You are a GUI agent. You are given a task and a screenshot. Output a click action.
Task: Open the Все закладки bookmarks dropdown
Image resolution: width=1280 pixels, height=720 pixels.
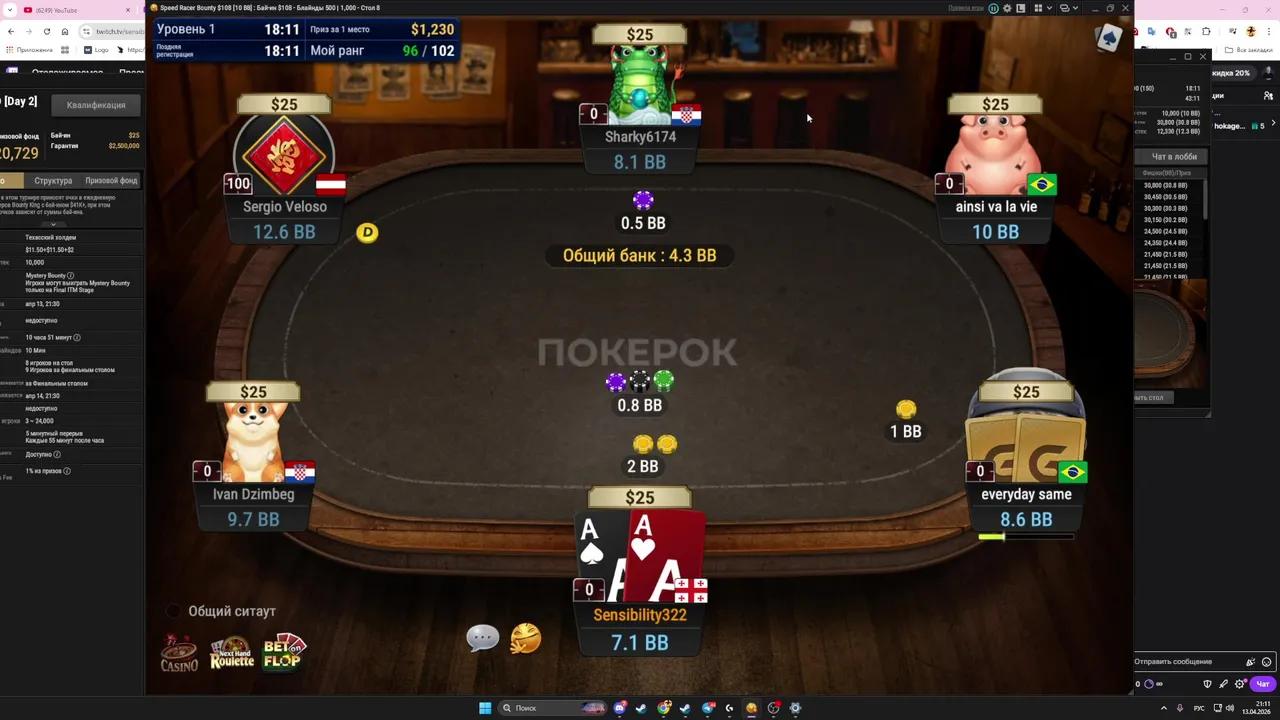(1254, 50)
